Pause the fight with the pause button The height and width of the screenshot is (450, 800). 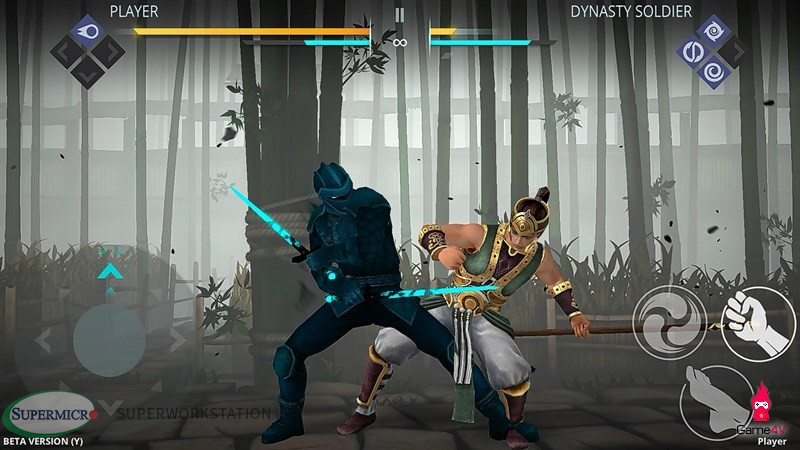[400, 15]
